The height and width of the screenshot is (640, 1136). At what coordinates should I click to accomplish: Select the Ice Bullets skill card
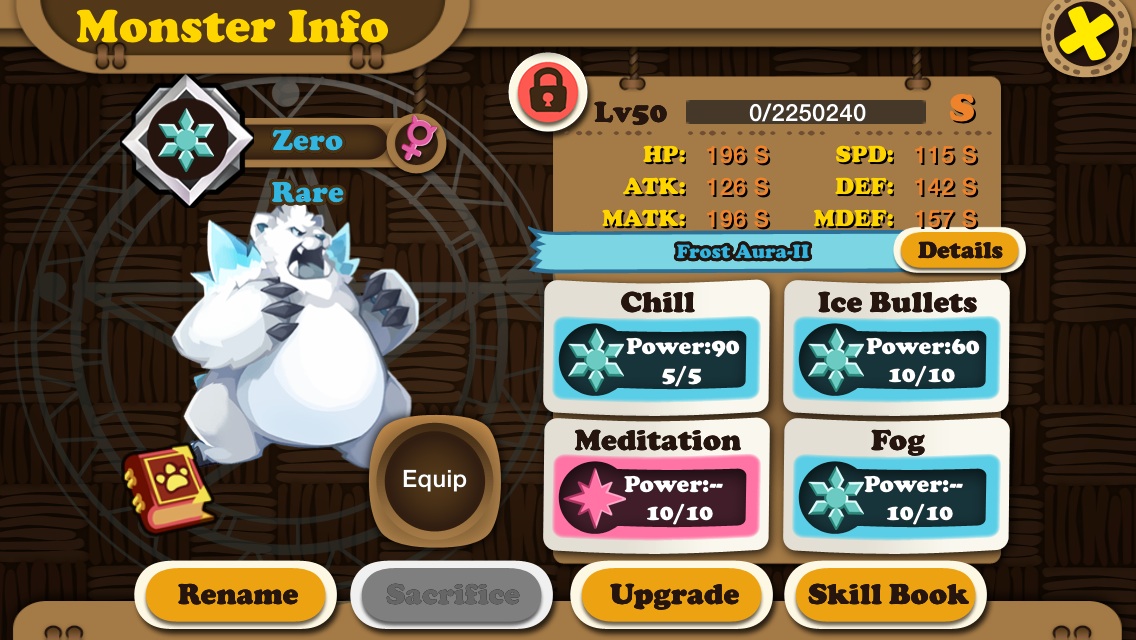(x=896, y=346)
